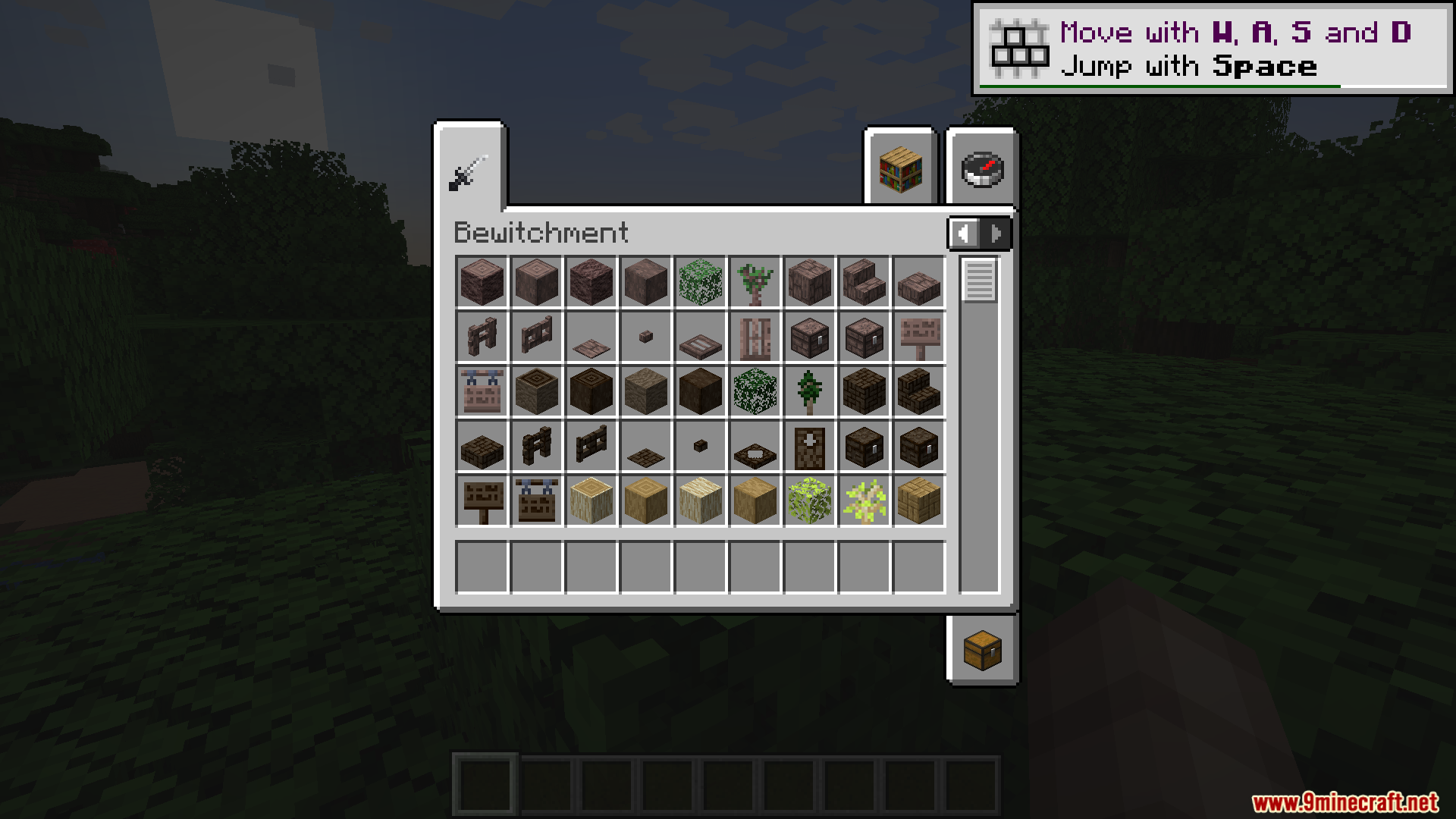
Task: Pick the elder planks block
Action: [x=864, y=391]
